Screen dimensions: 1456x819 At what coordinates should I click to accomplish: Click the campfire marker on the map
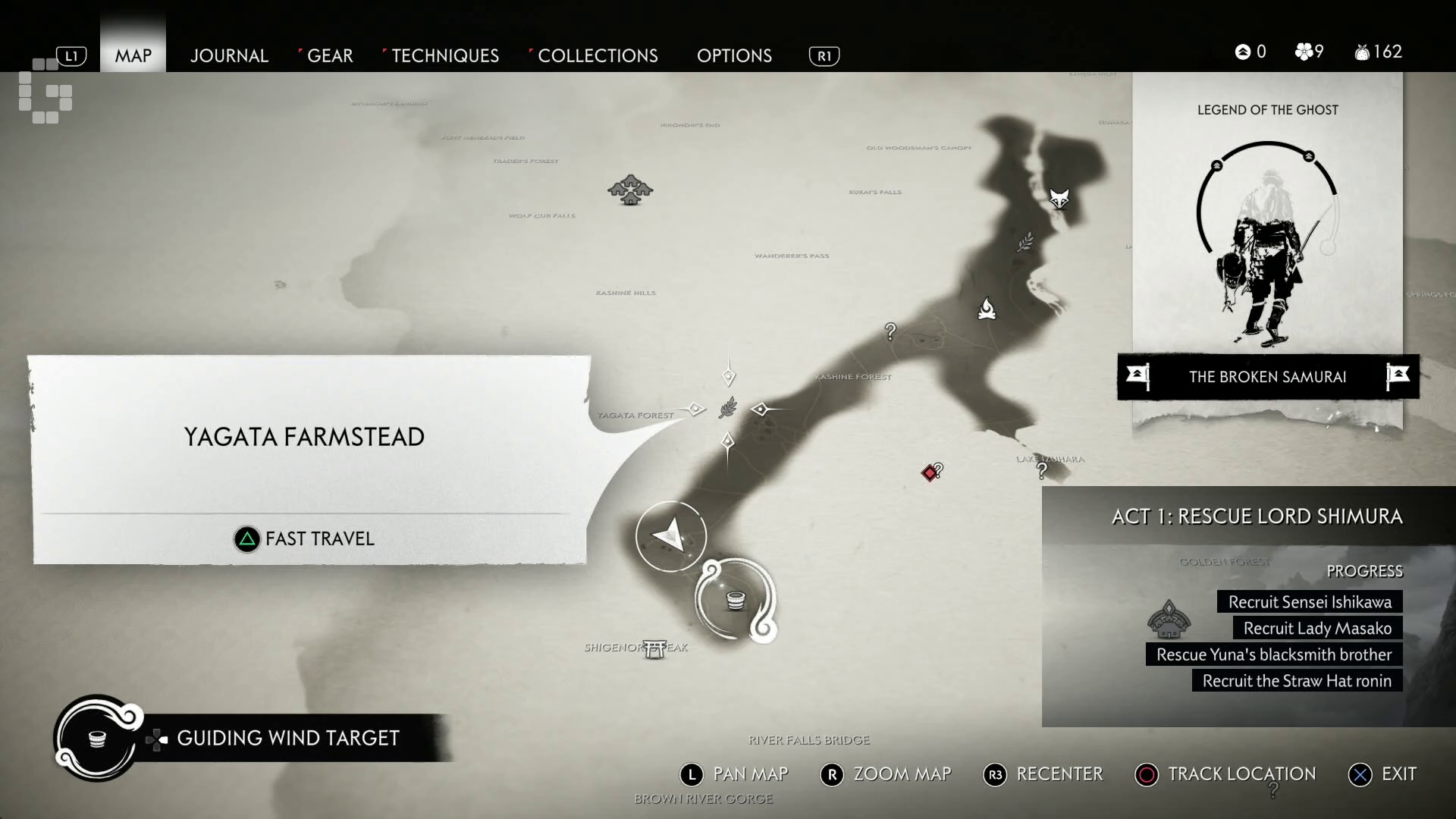(x=987, y=309)
